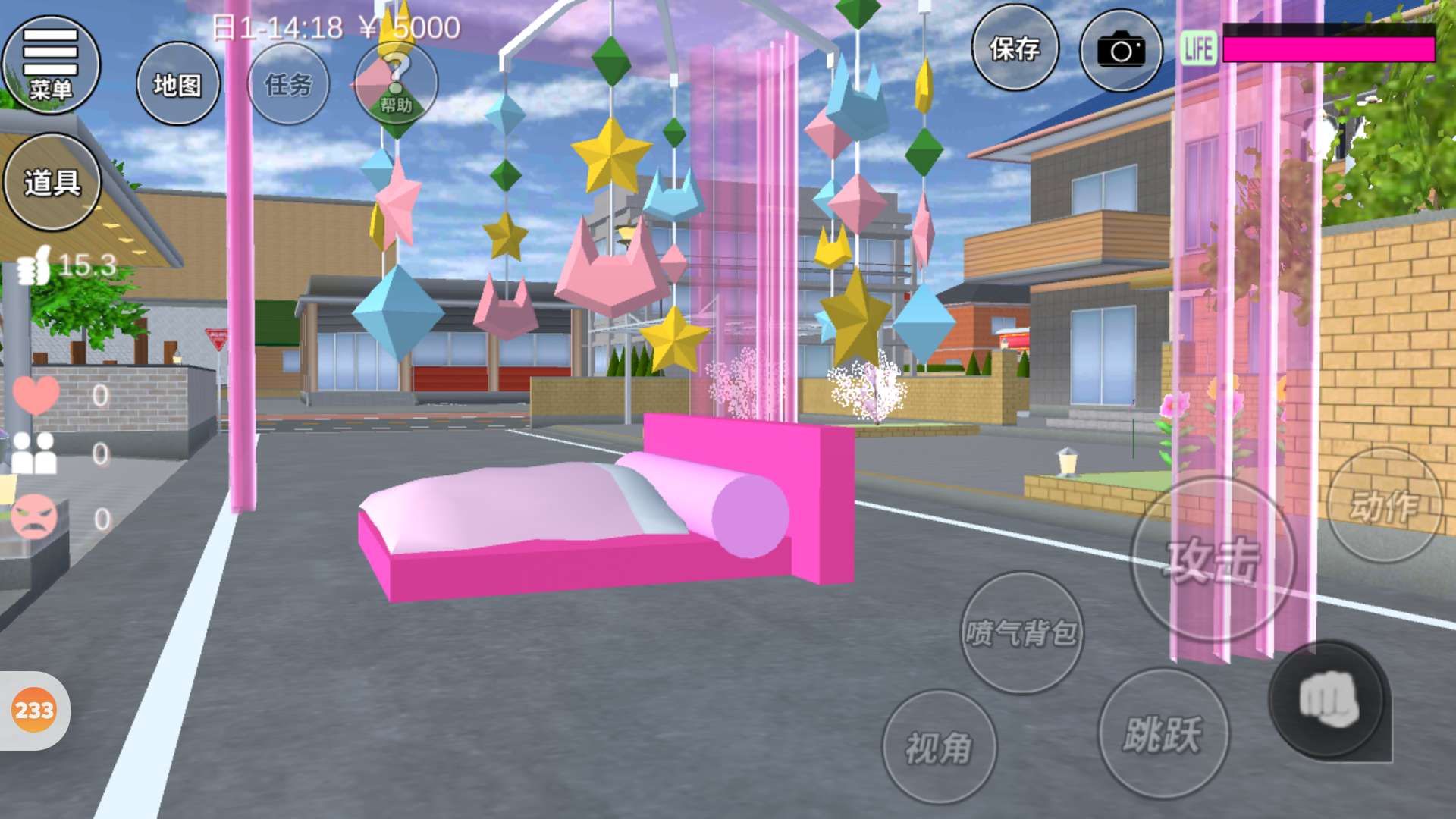The image size is (1456, 819).
Task: Select the pink heart love icon
Action: coord(36,394)
